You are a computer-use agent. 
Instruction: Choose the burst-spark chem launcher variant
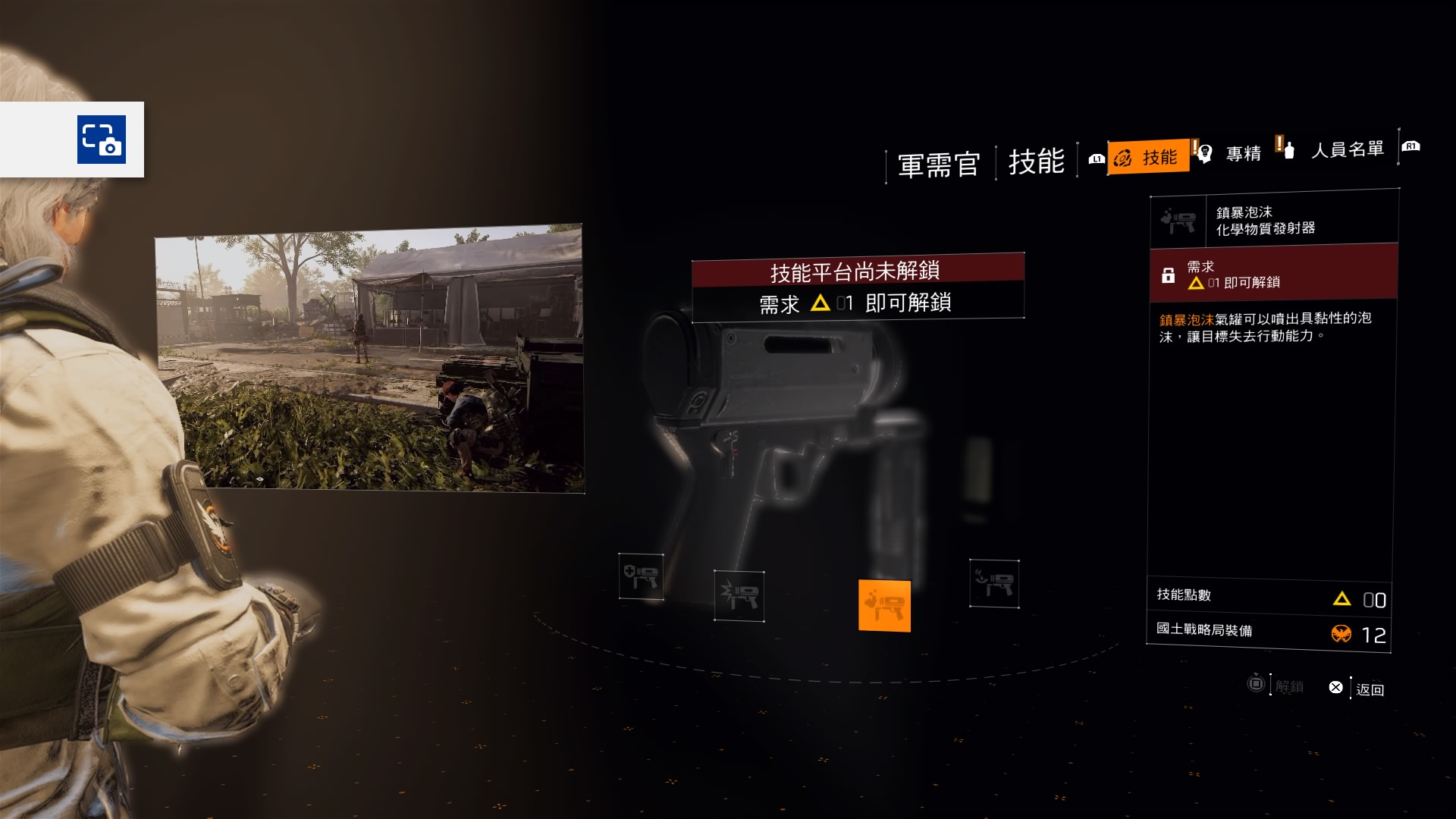pyautogui.click(x=739, y=595)
